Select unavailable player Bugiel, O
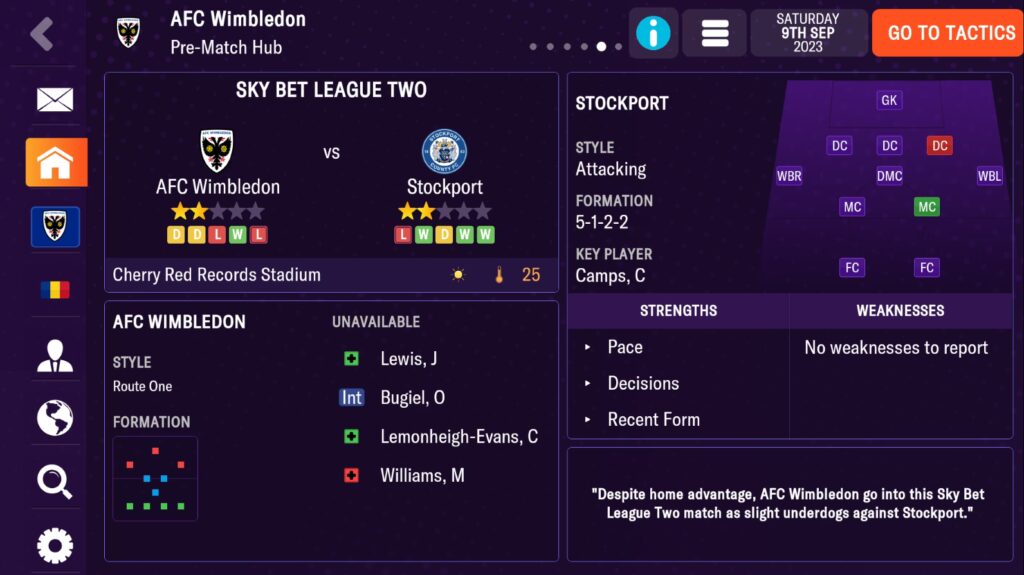This screenshot has width=1024, height=575. coord(412,398)
